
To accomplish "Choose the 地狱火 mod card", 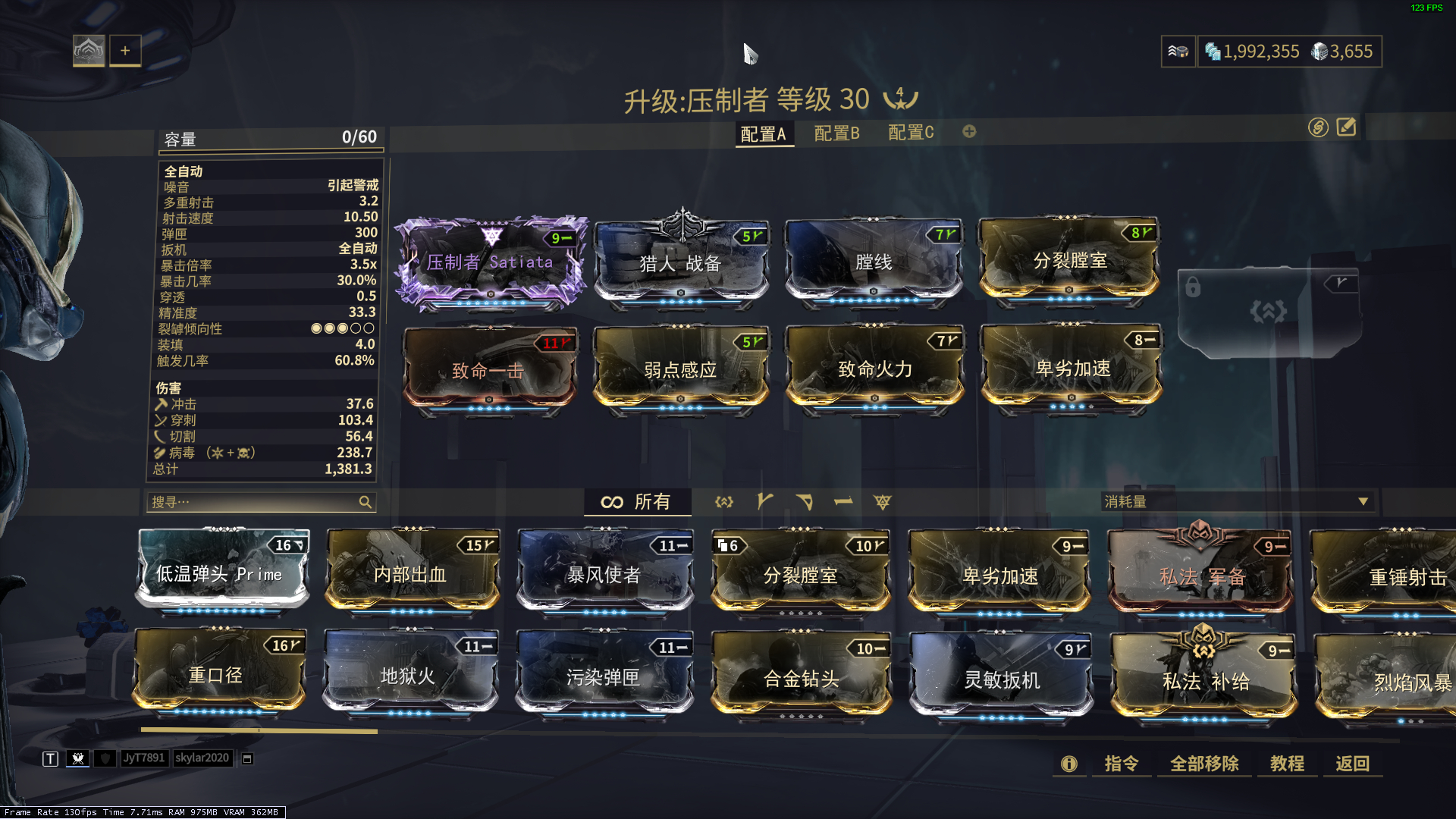I will click(x=409, y=675).
